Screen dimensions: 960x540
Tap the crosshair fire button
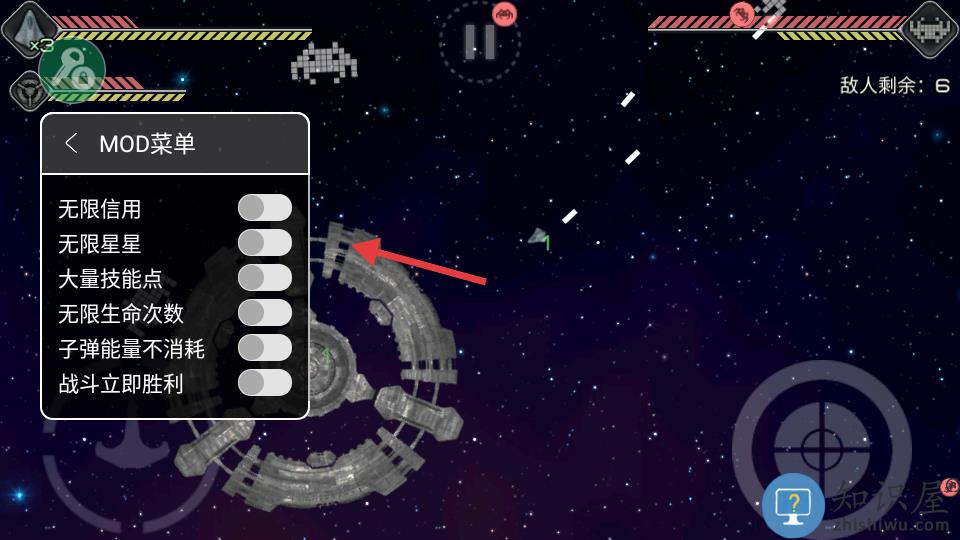(x=820, y=440)
